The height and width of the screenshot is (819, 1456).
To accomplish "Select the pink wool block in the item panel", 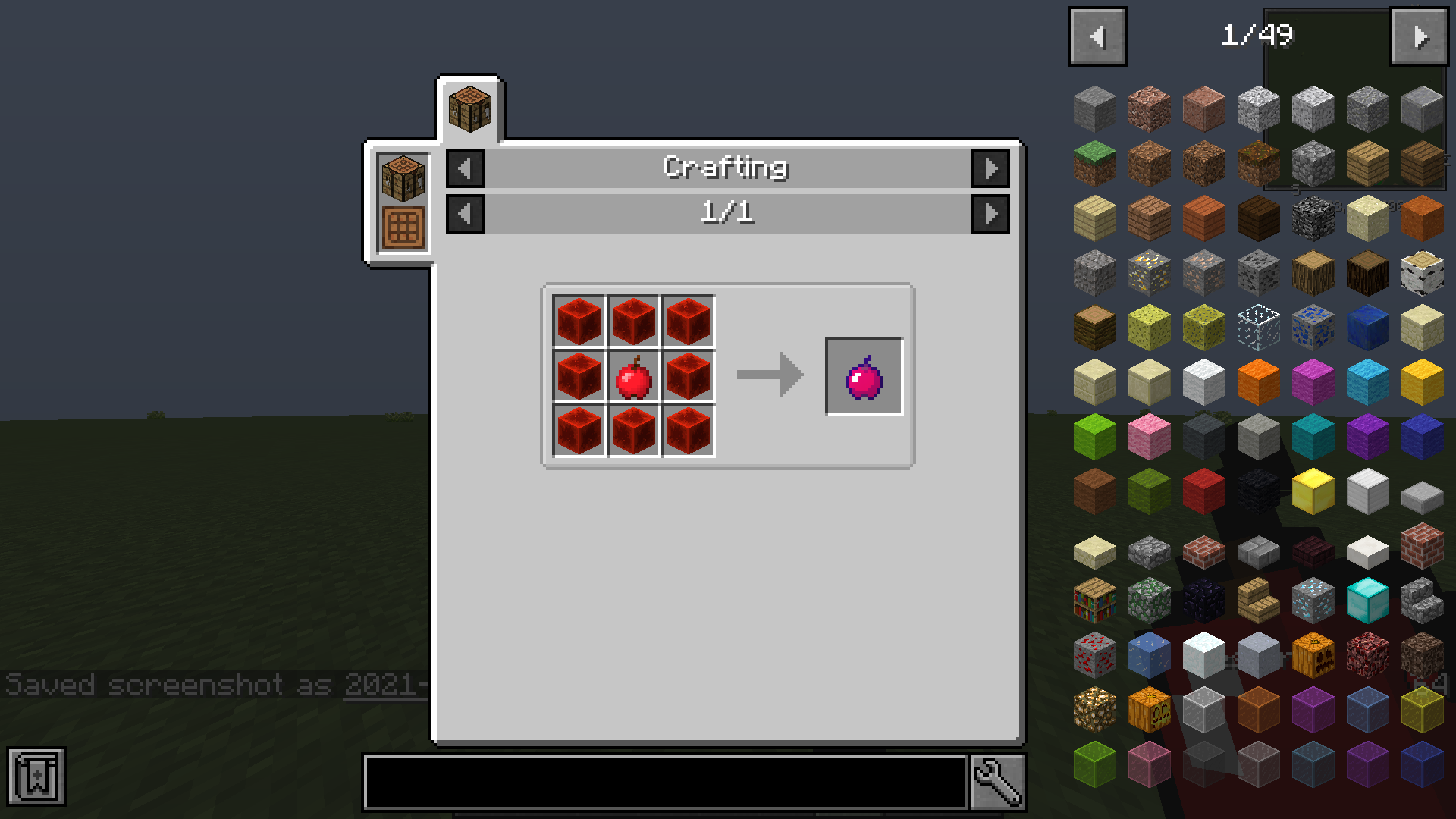I will (x=1149, y=436).
